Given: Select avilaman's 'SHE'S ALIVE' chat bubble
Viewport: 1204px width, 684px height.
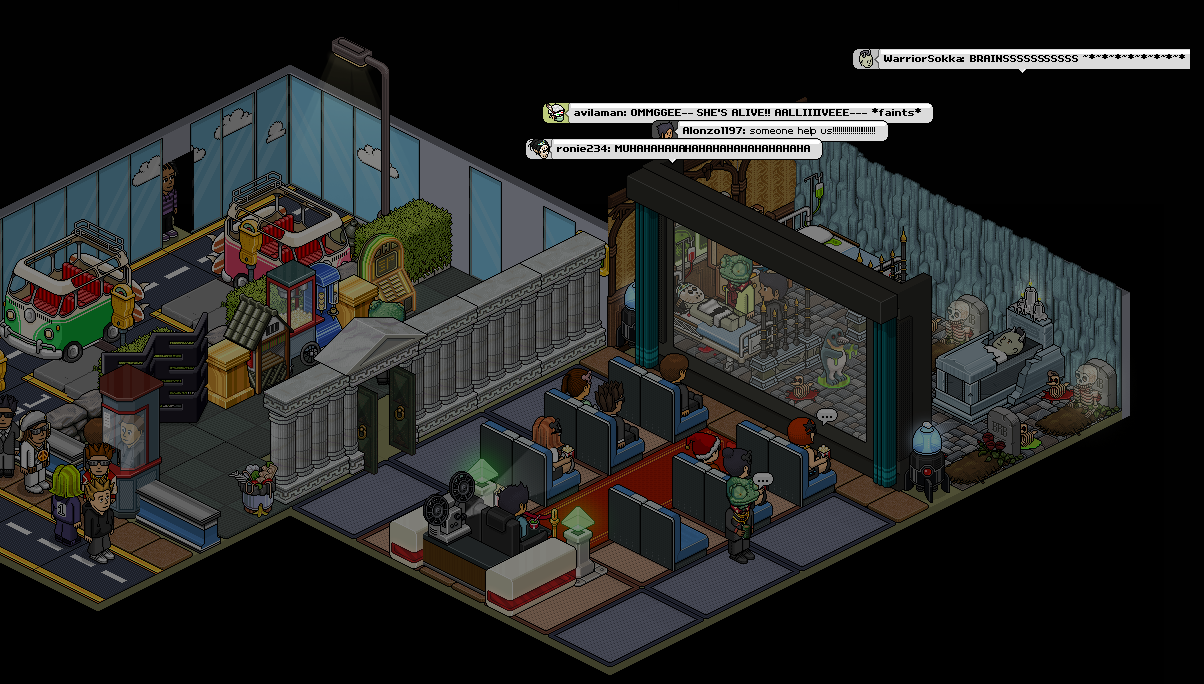Looking at the screenshot, I should click(738, 113).
